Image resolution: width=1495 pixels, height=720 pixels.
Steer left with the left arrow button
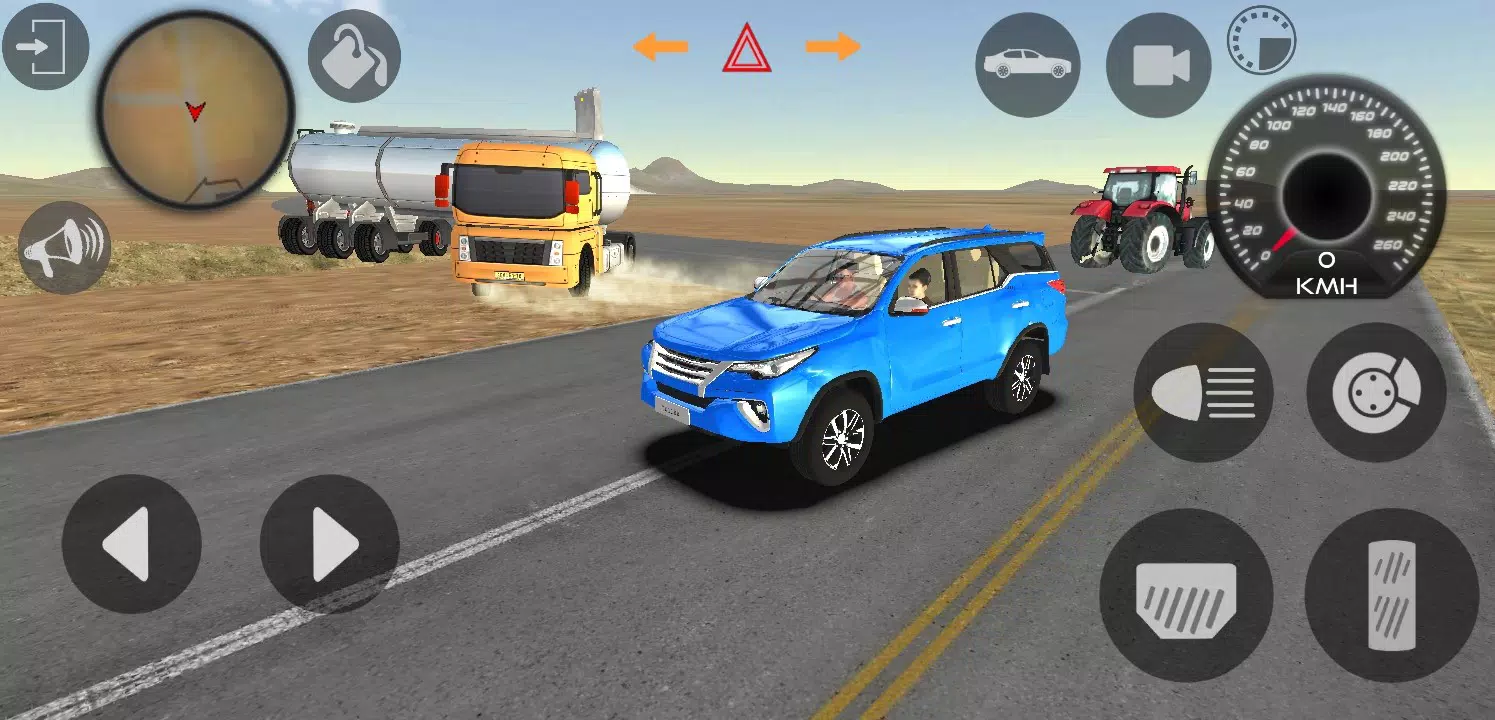pyautogui.click(x=131, y=544)
